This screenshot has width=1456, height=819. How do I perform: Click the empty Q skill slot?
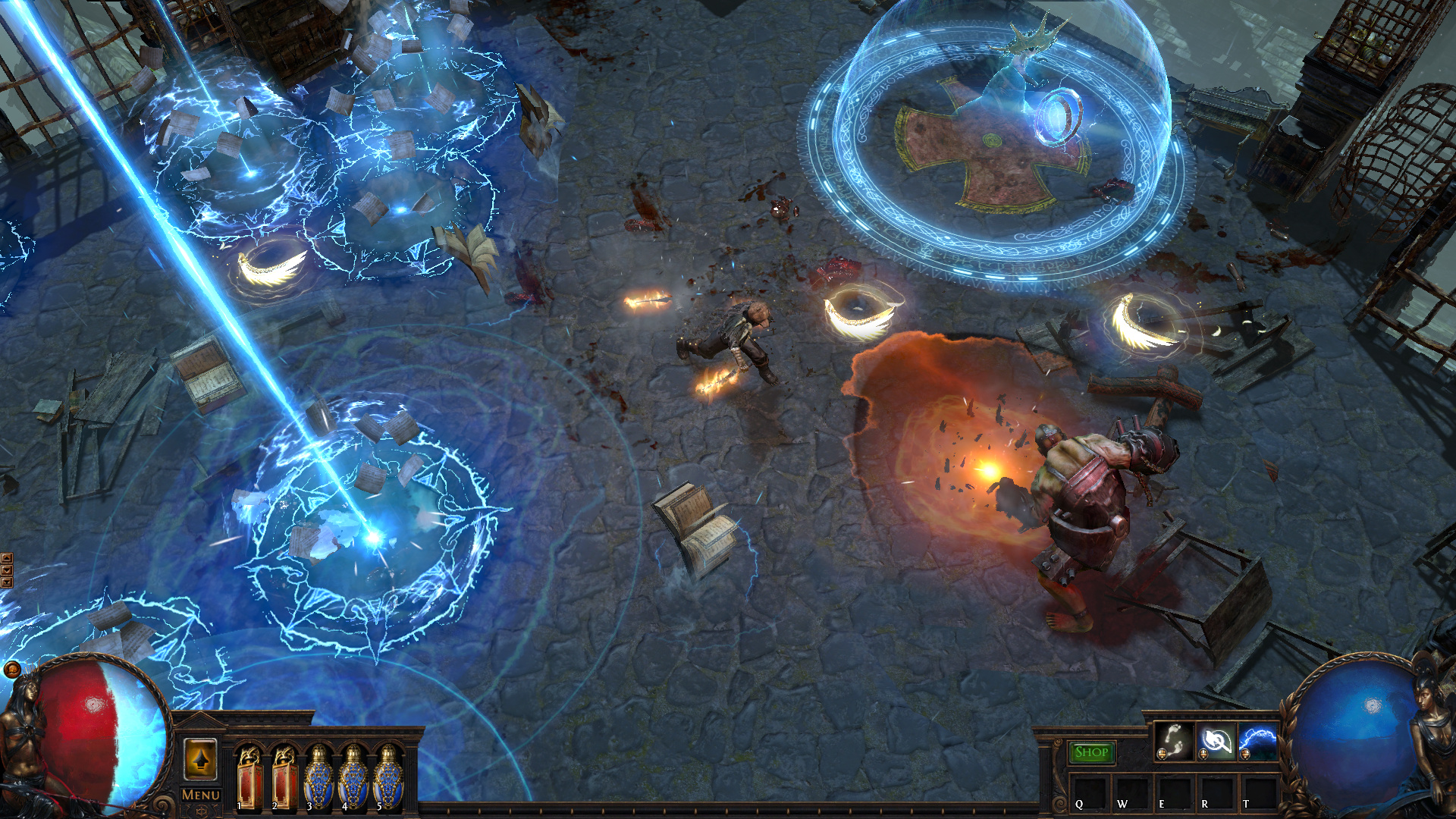tap(1090, 792)
